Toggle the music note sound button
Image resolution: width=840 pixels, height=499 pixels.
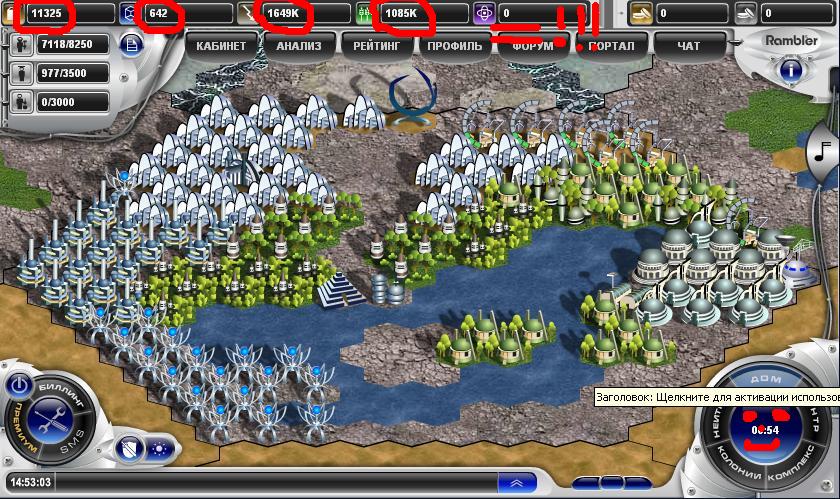tap(822, 151)
